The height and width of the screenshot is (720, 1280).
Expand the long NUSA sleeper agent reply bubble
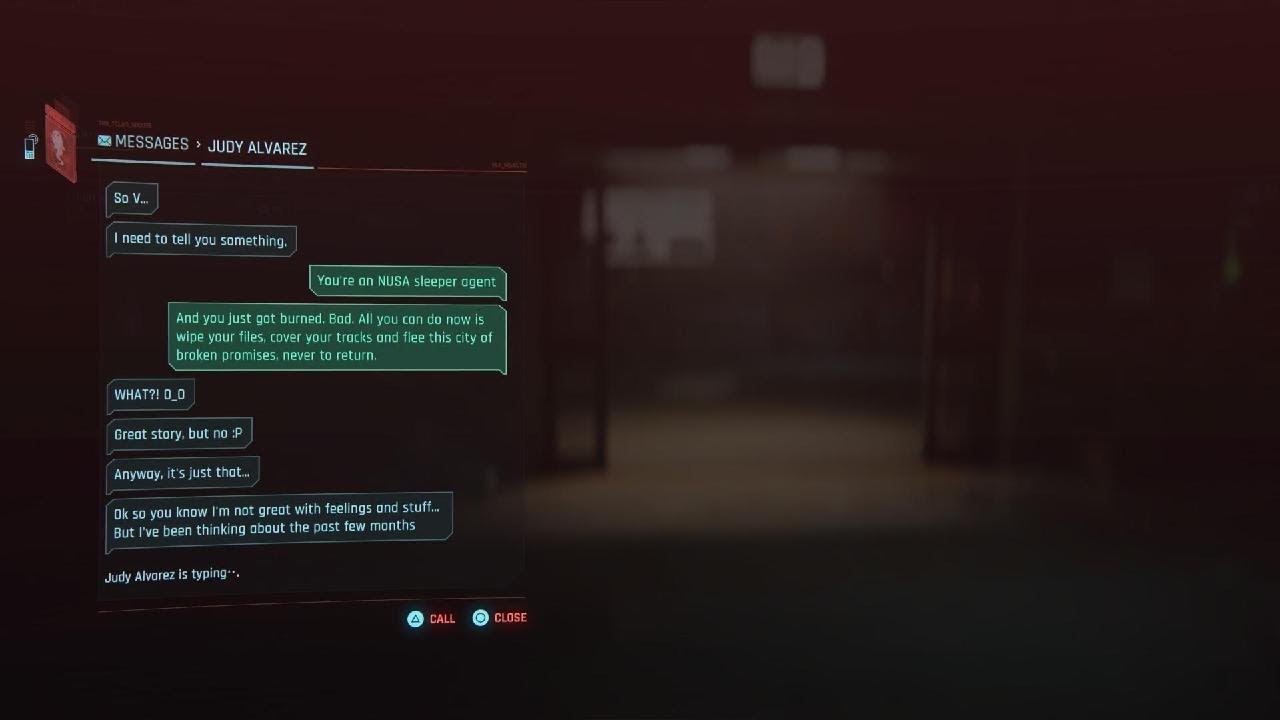[x=337, y=337]
